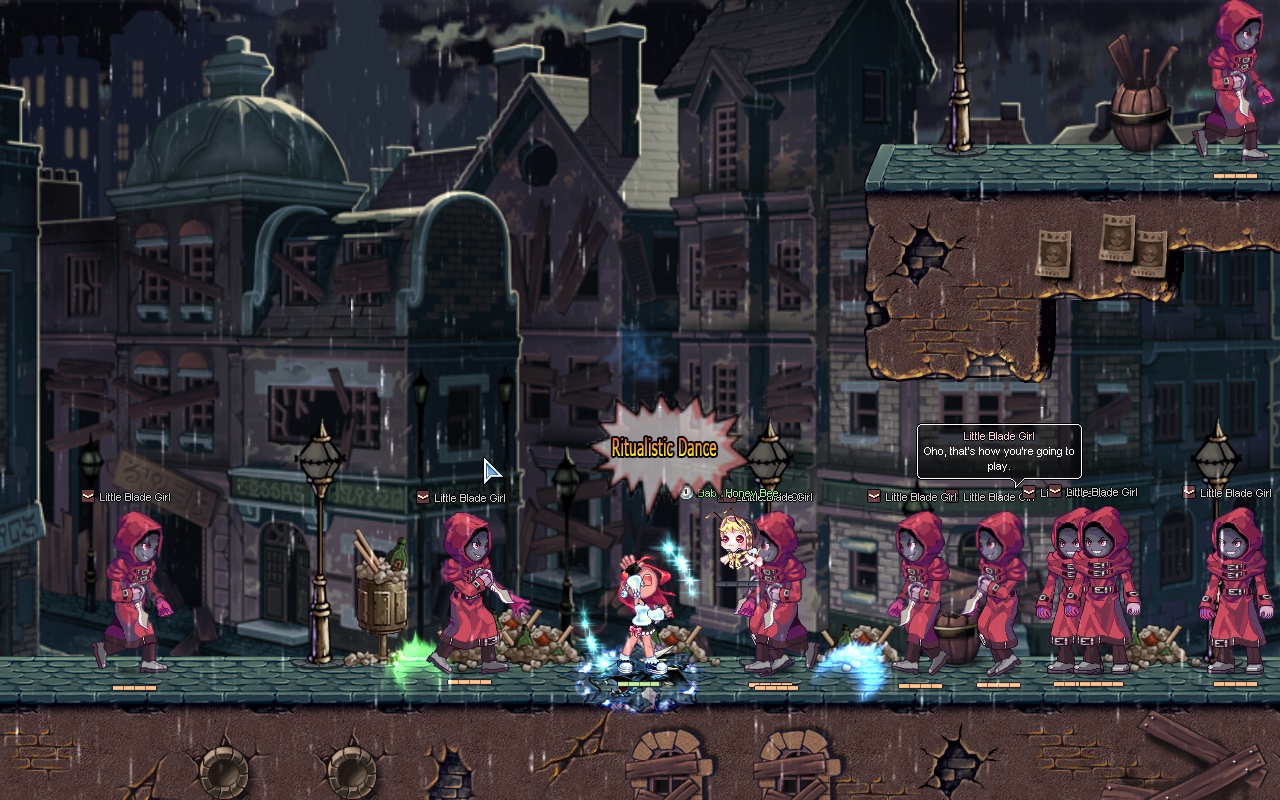Click the level icon next to Baby Honey Bee's name

click(x=685, y=490)
